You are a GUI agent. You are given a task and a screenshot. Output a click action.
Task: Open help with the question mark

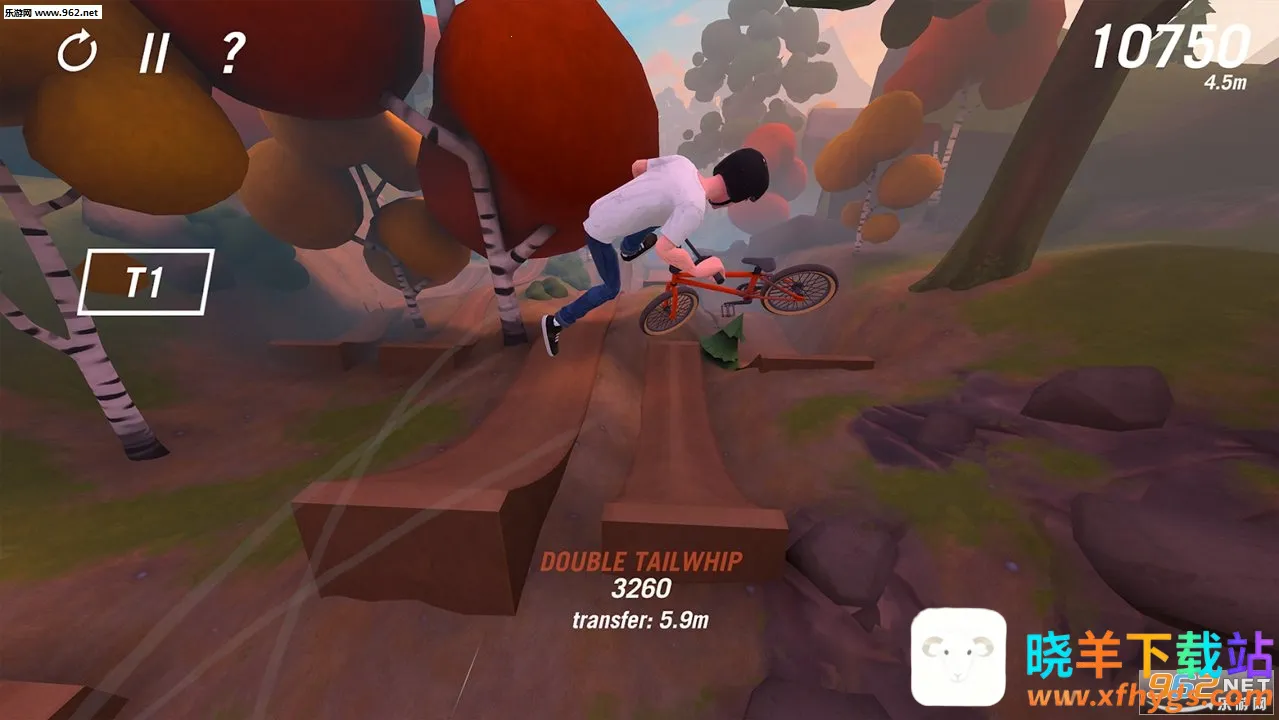[x=231, y=52]
